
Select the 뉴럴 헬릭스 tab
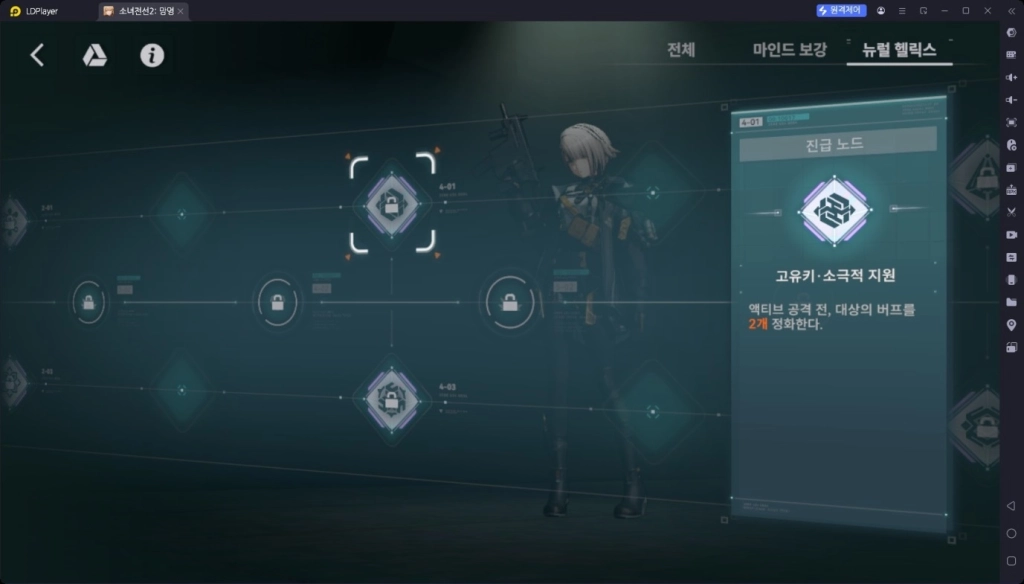click(899, 50)
